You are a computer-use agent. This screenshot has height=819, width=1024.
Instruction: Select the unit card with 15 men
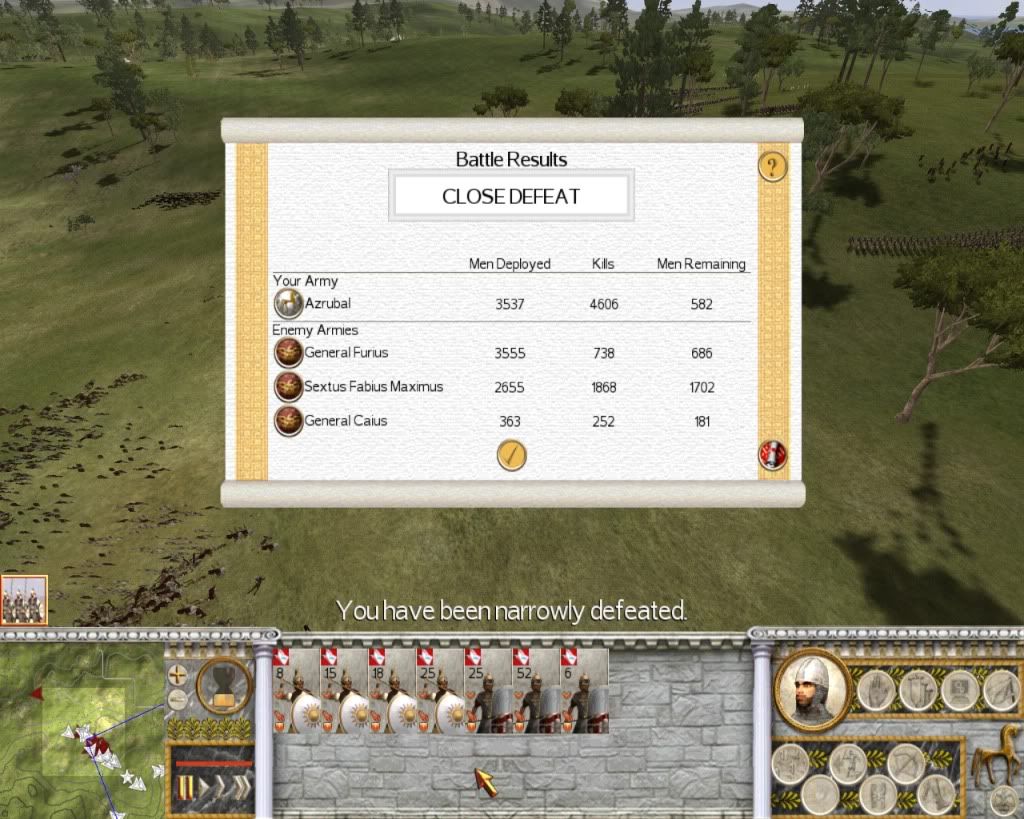[343, 690]
